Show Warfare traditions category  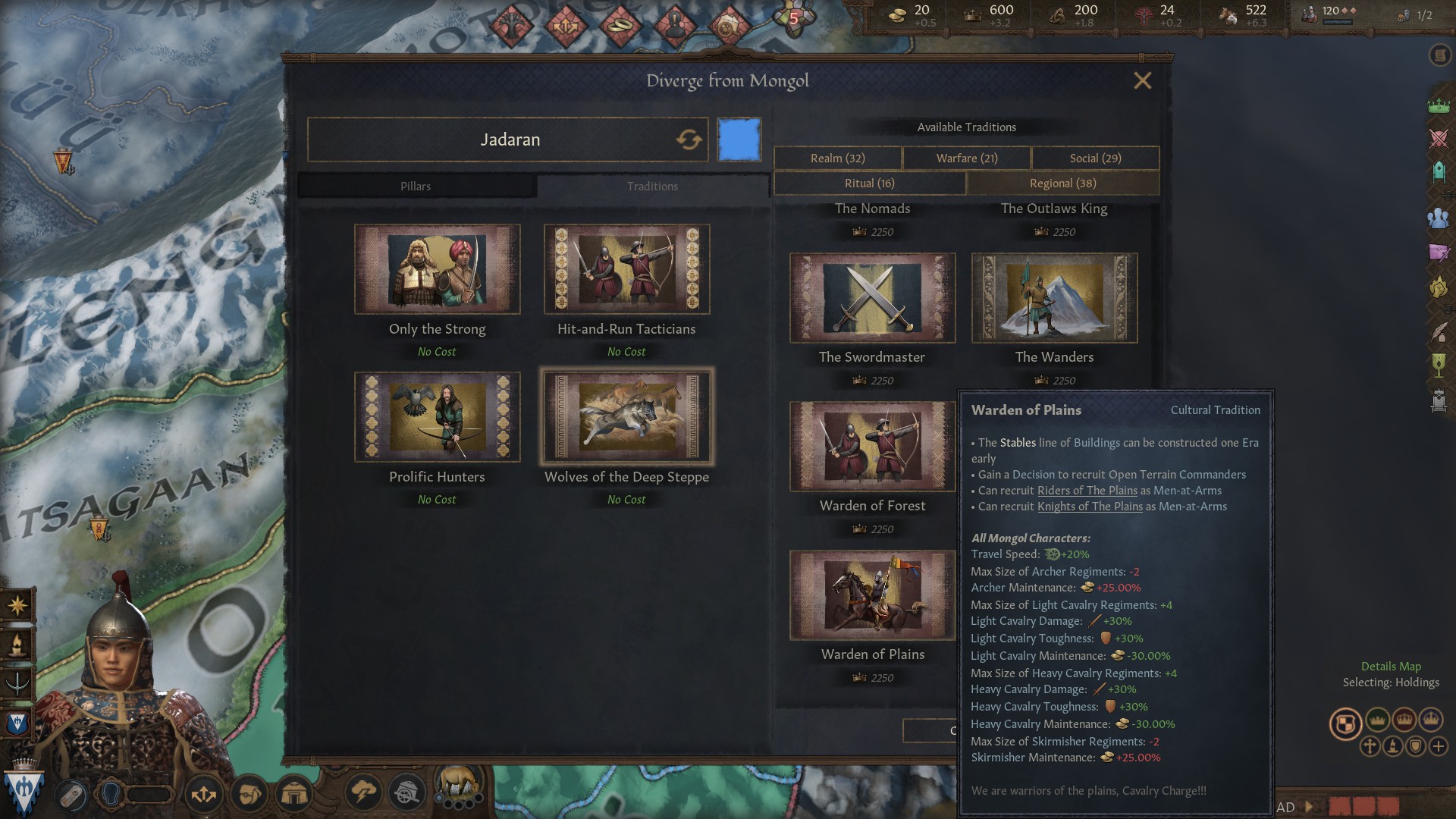(967, 158)
